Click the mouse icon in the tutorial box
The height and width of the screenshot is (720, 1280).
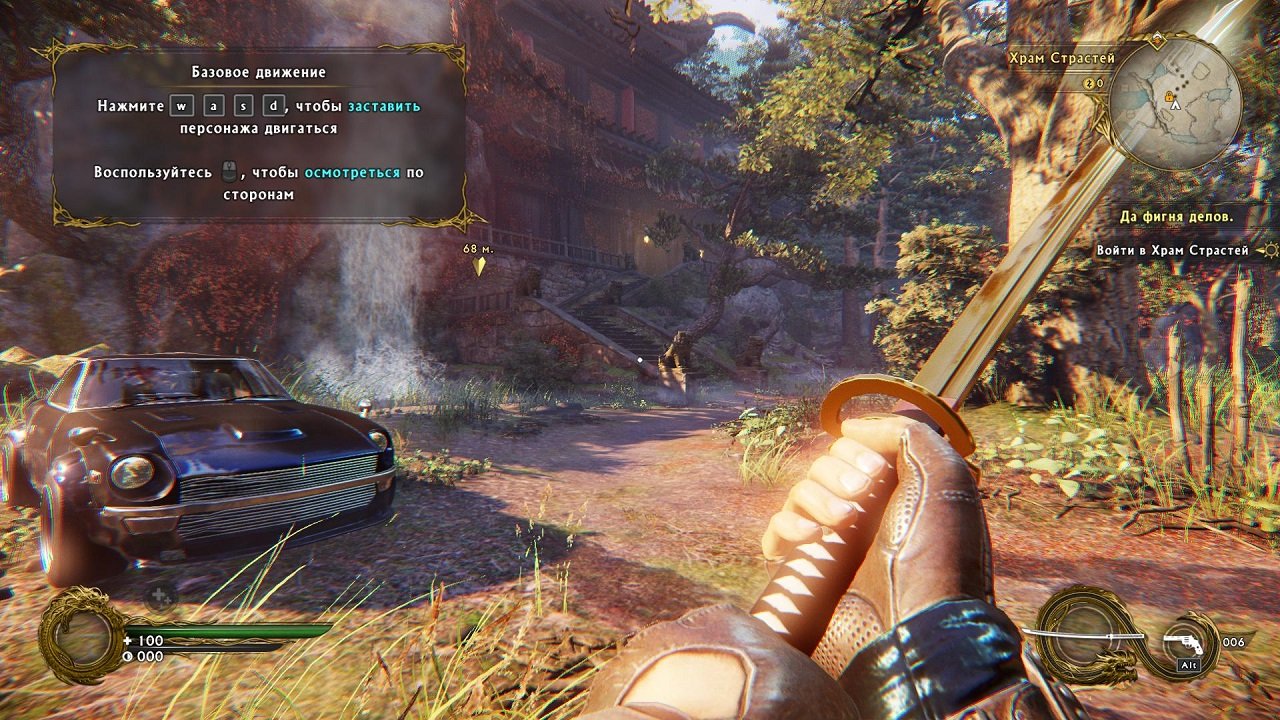pyautogui.click(x=228, y=172)
